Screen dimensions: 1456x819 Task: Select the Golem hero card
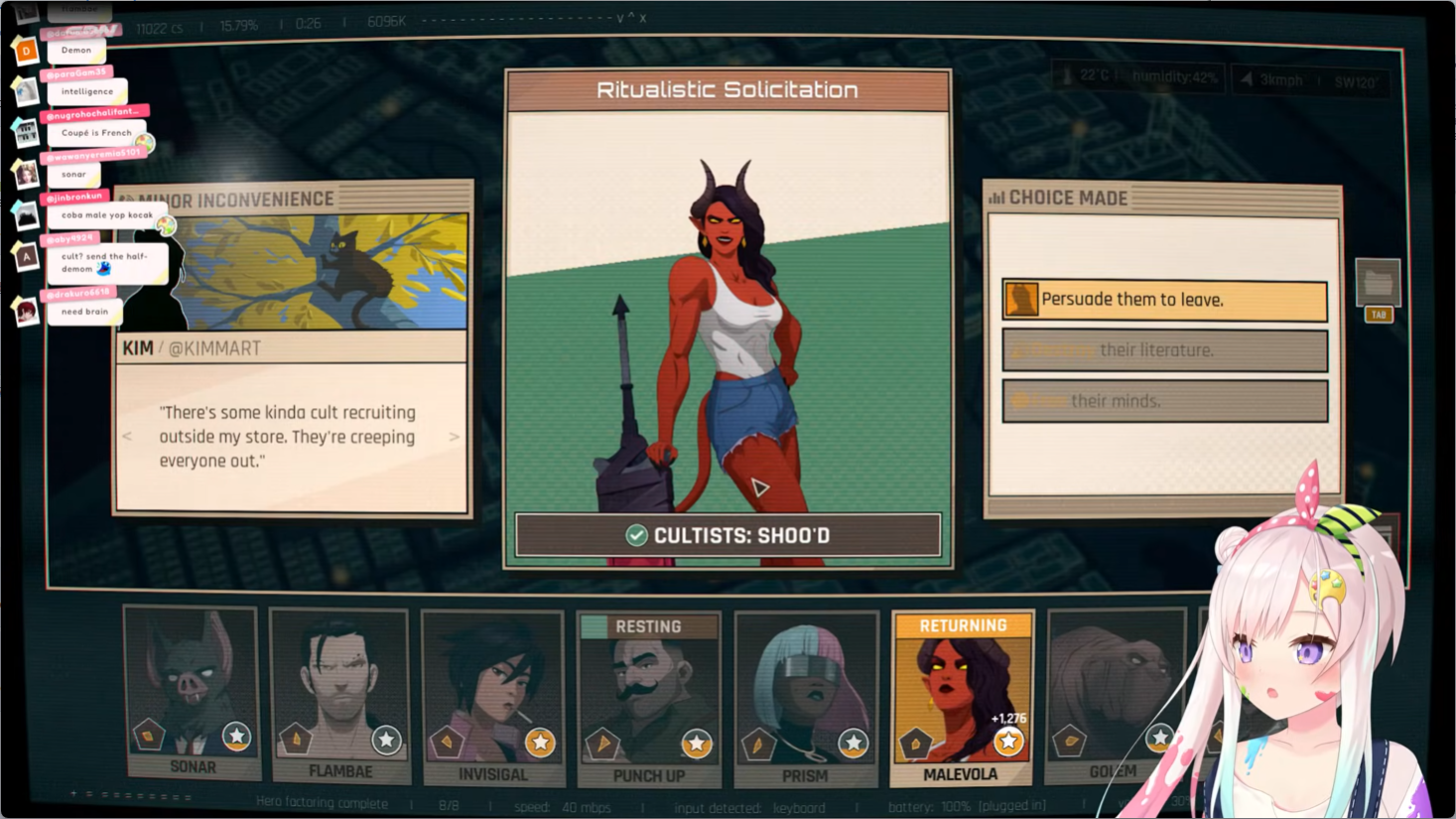point(1116,695)
